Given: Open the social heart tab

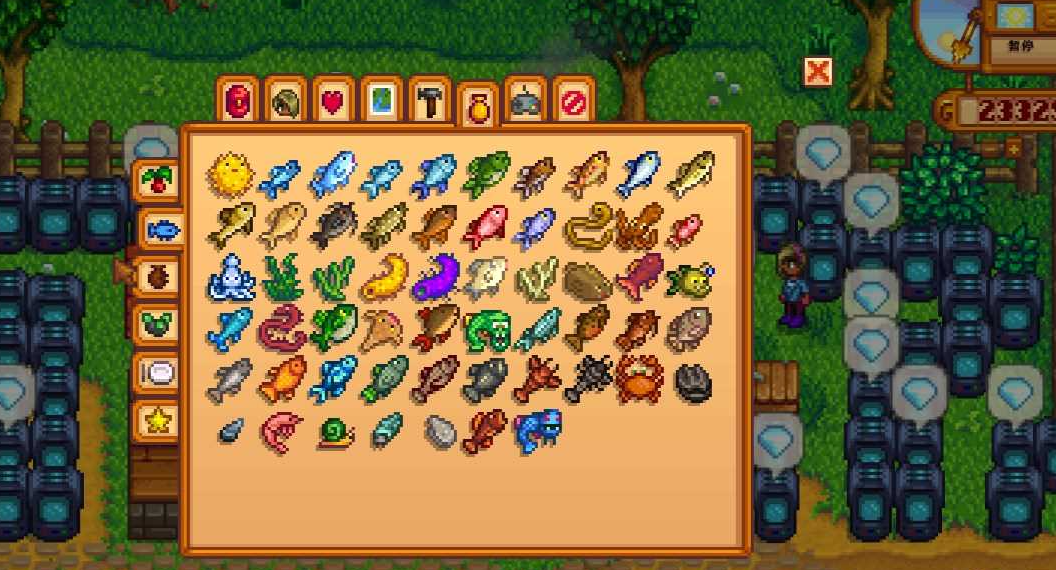Looking at the screenshot, I should [x=334, y=100].
